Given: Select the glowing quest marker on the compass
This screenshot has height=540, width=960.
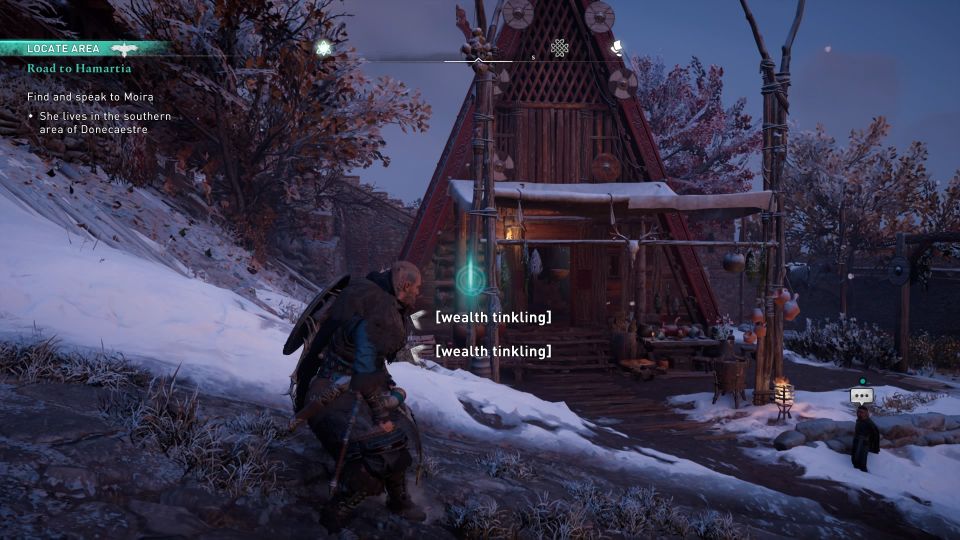Looking at the screenshot, I should 323,47.
